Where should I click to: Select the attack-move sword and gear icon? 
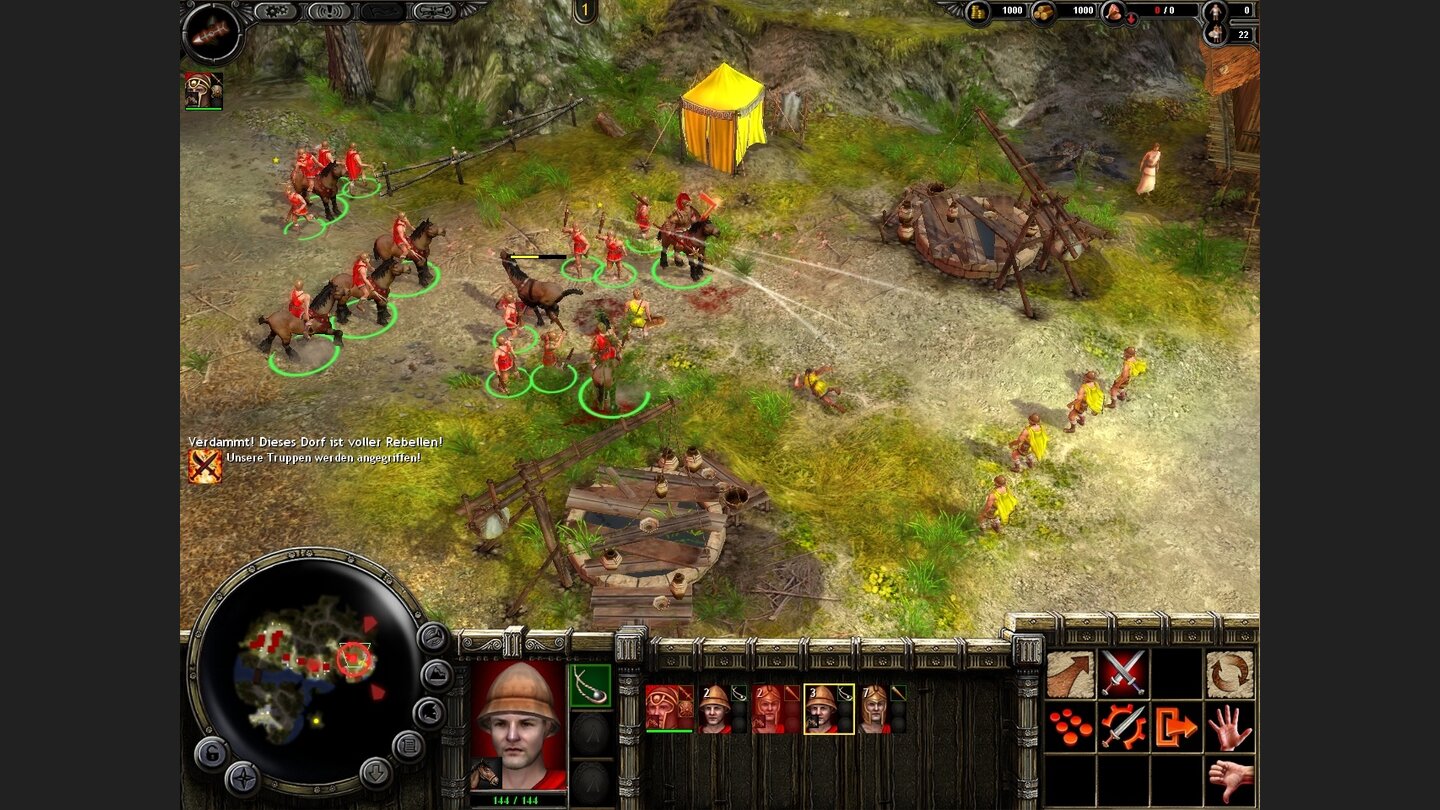click(1124, 727)
